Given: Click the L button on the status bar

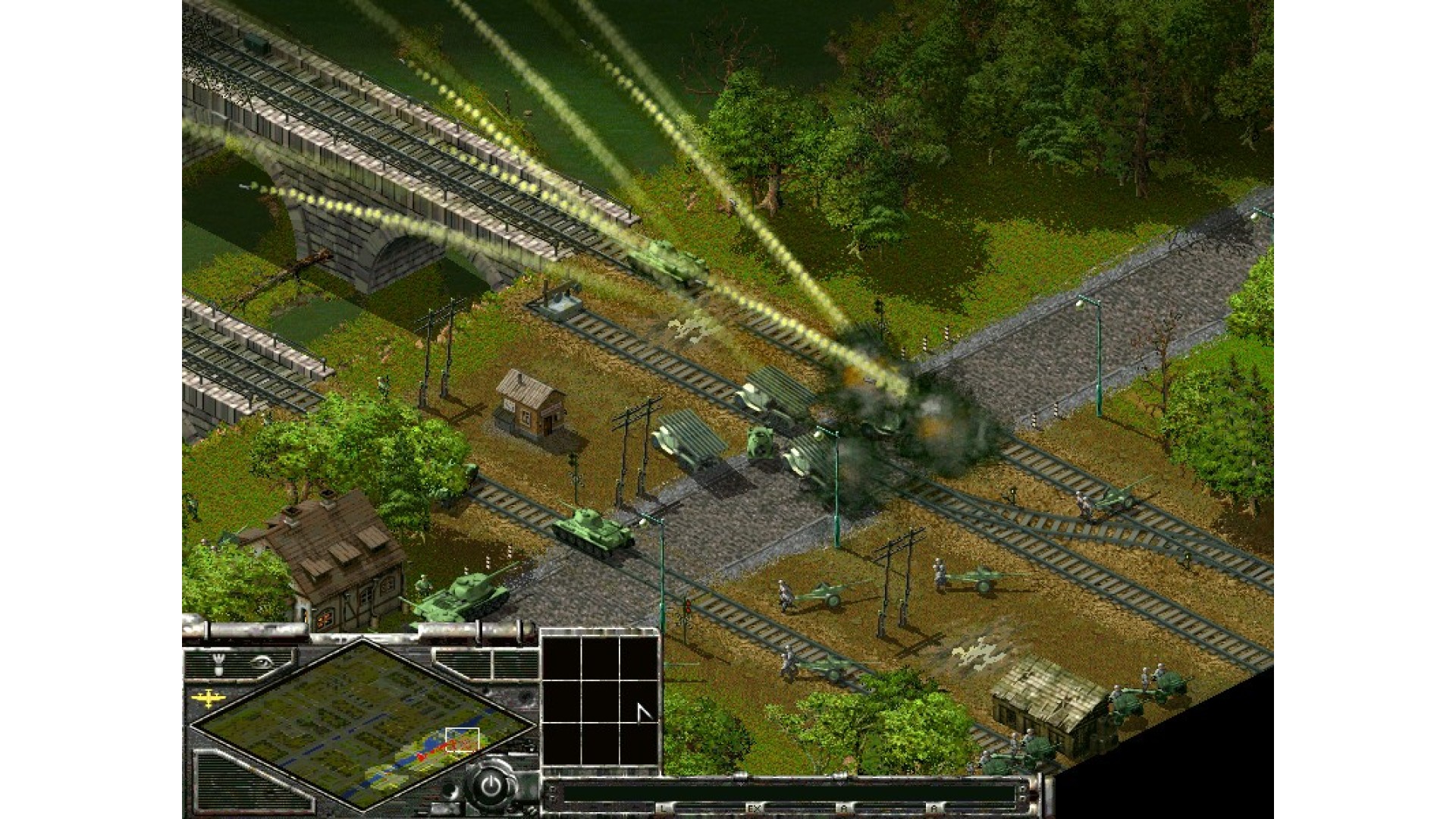Looking at the screenshot, I should pos(664,808).
